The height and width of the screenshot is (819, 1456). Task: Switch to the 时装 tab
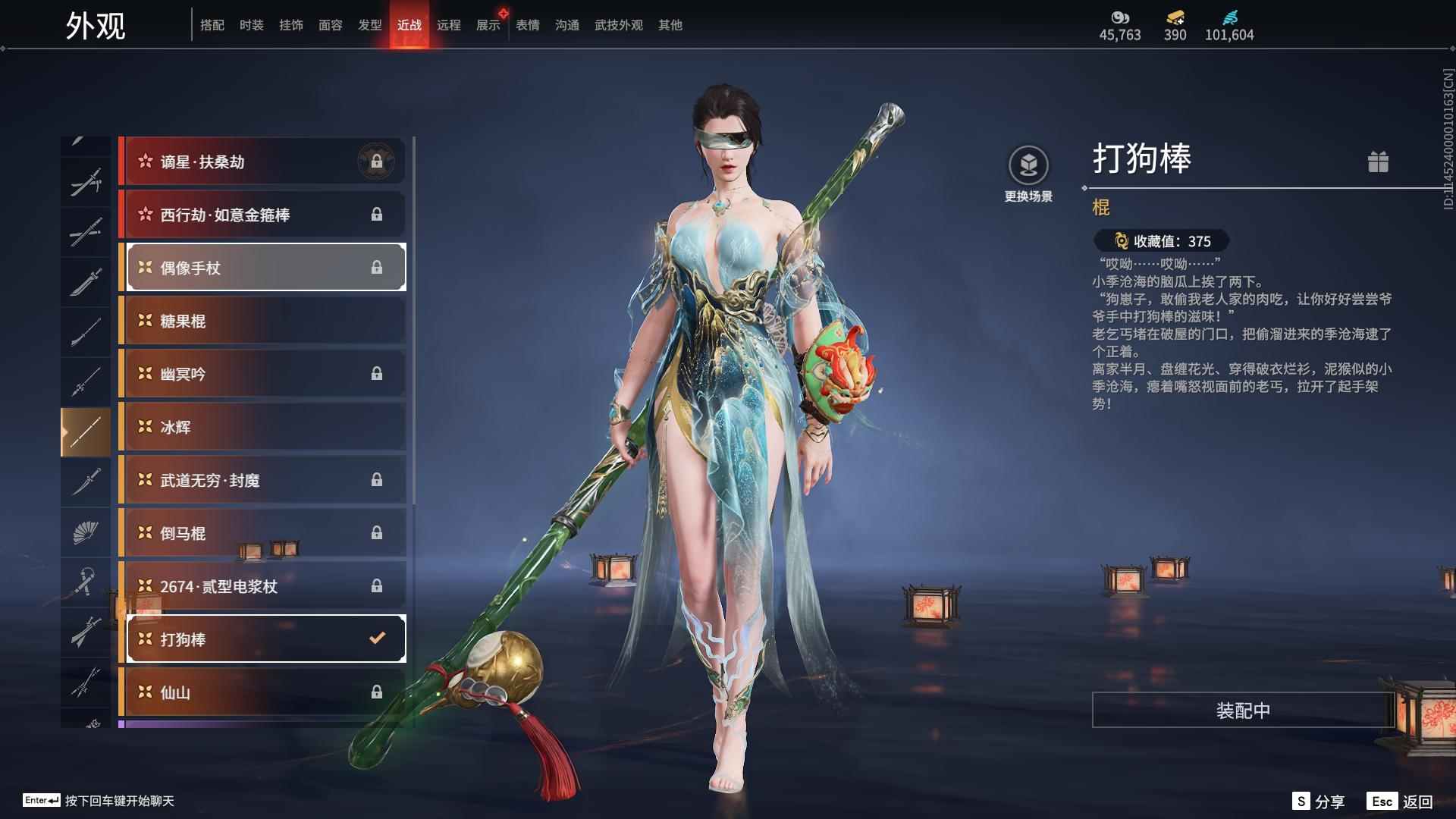[x=251, y=26]
